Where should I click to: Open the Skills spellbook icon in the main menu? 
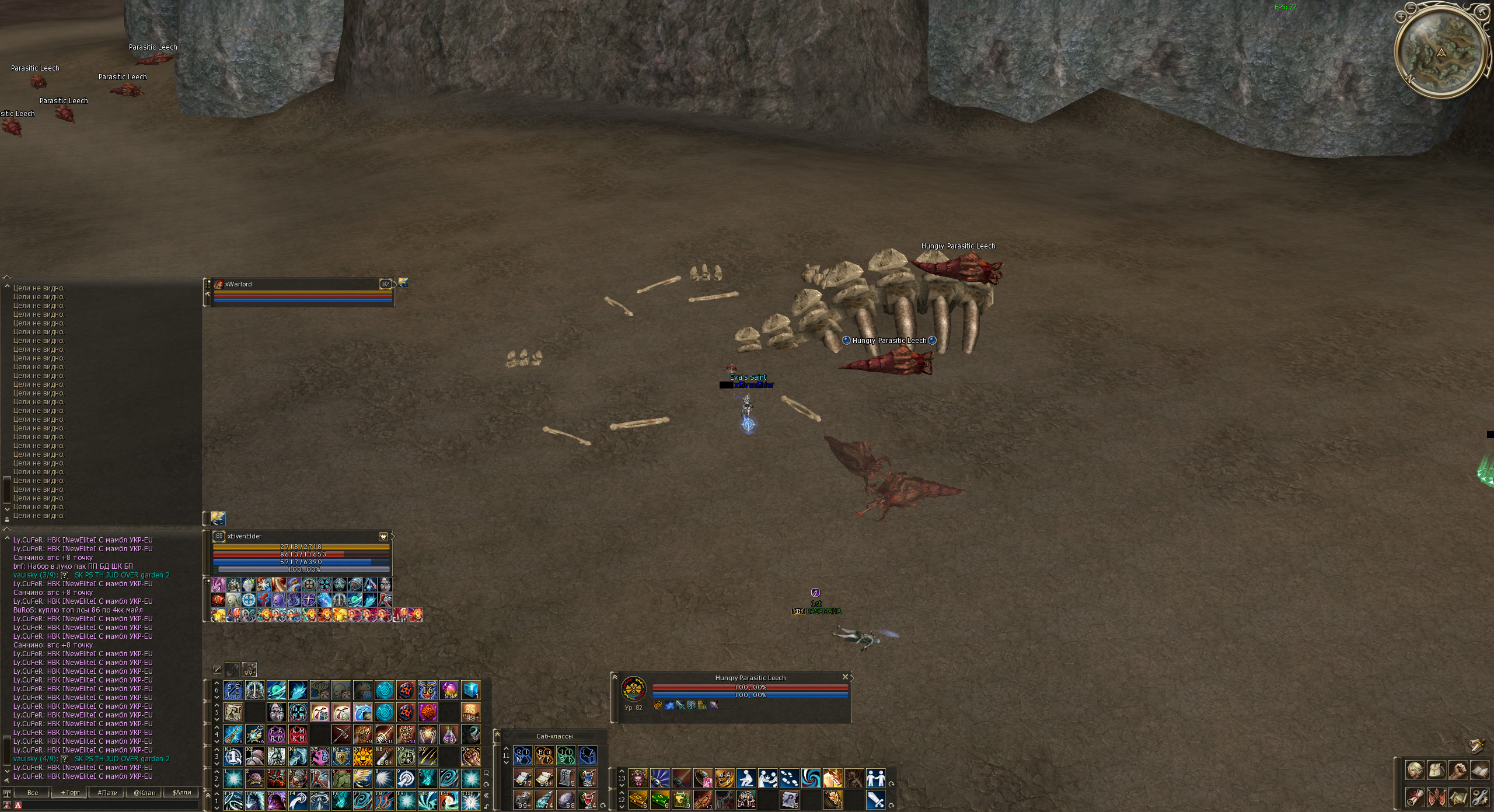pos(1481,769)
